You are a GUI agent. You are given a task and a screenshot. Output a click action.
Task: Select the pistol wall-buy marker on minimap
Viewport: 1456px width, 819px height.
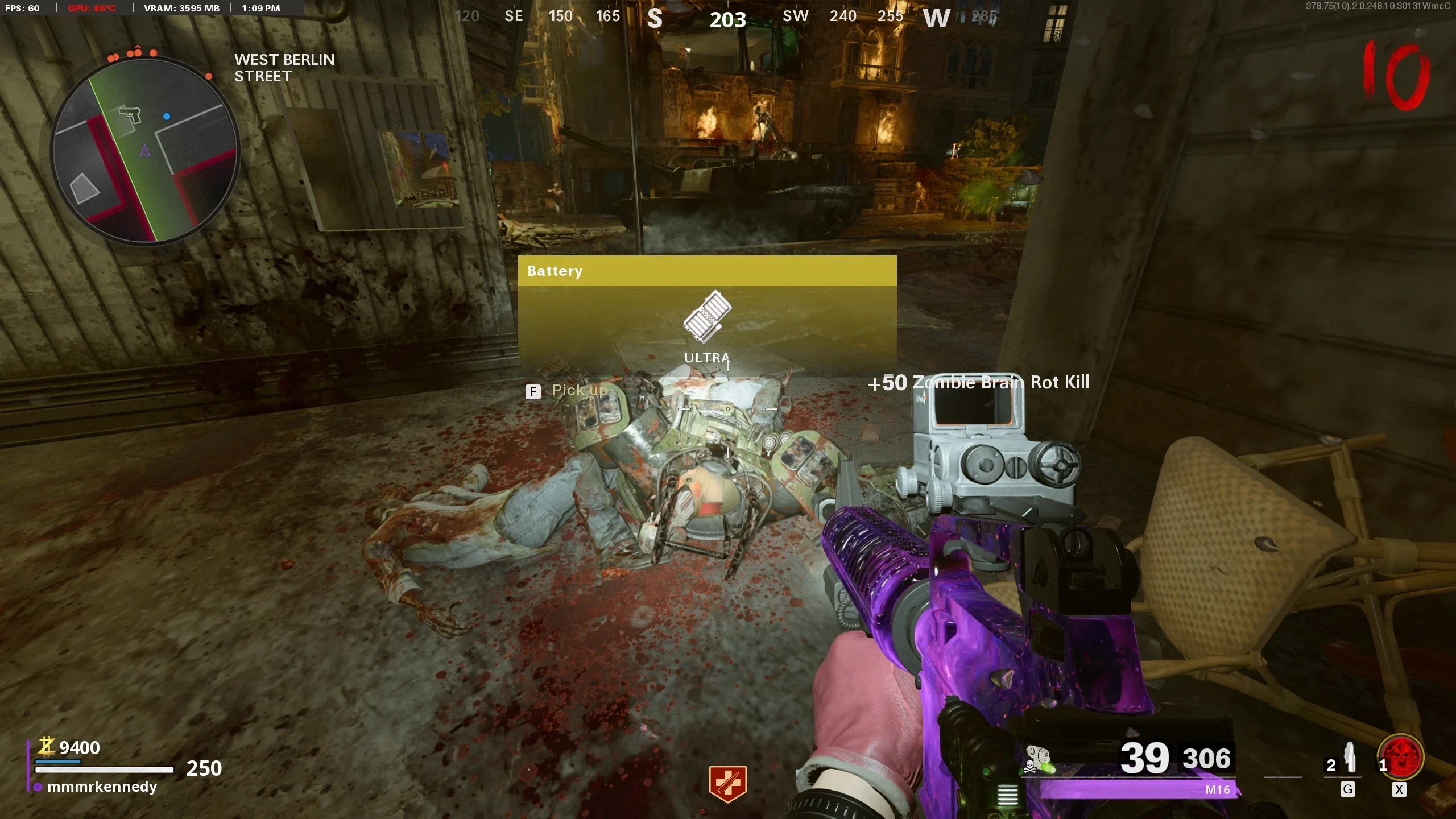[130, 114]
